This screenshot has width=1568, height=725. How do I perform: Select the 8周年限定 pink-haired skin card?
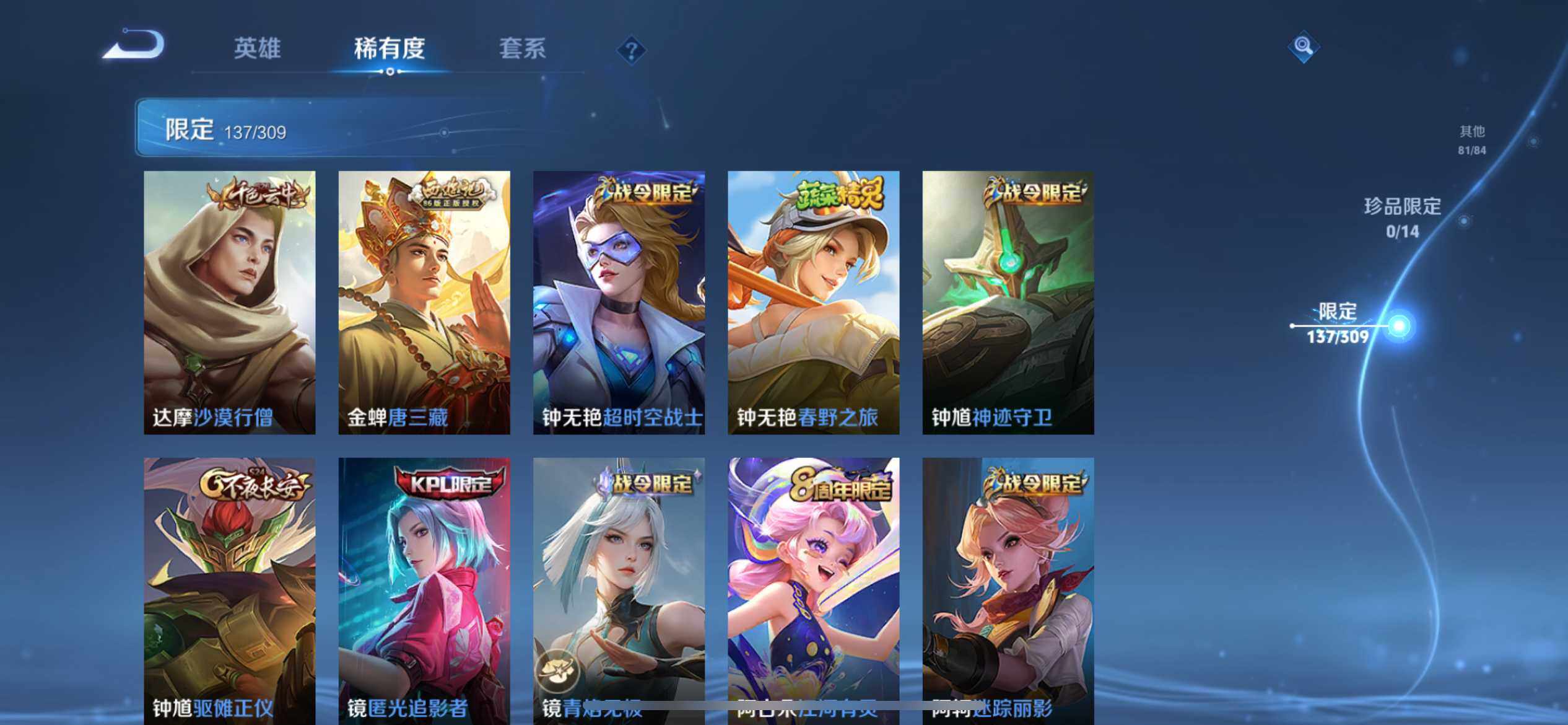coord(813,589)
